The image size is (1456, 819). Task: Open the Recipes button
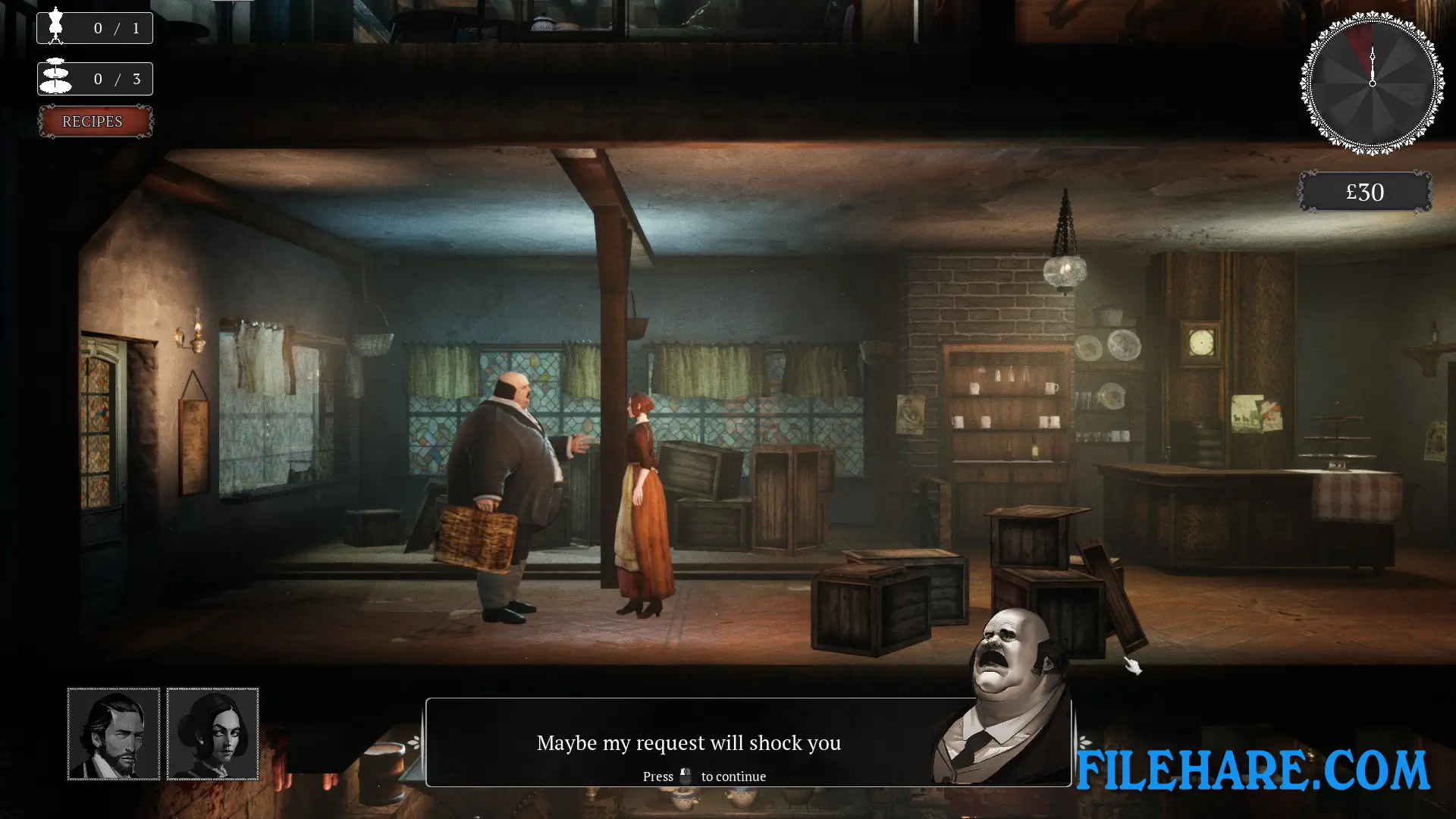tap(95, 121)
